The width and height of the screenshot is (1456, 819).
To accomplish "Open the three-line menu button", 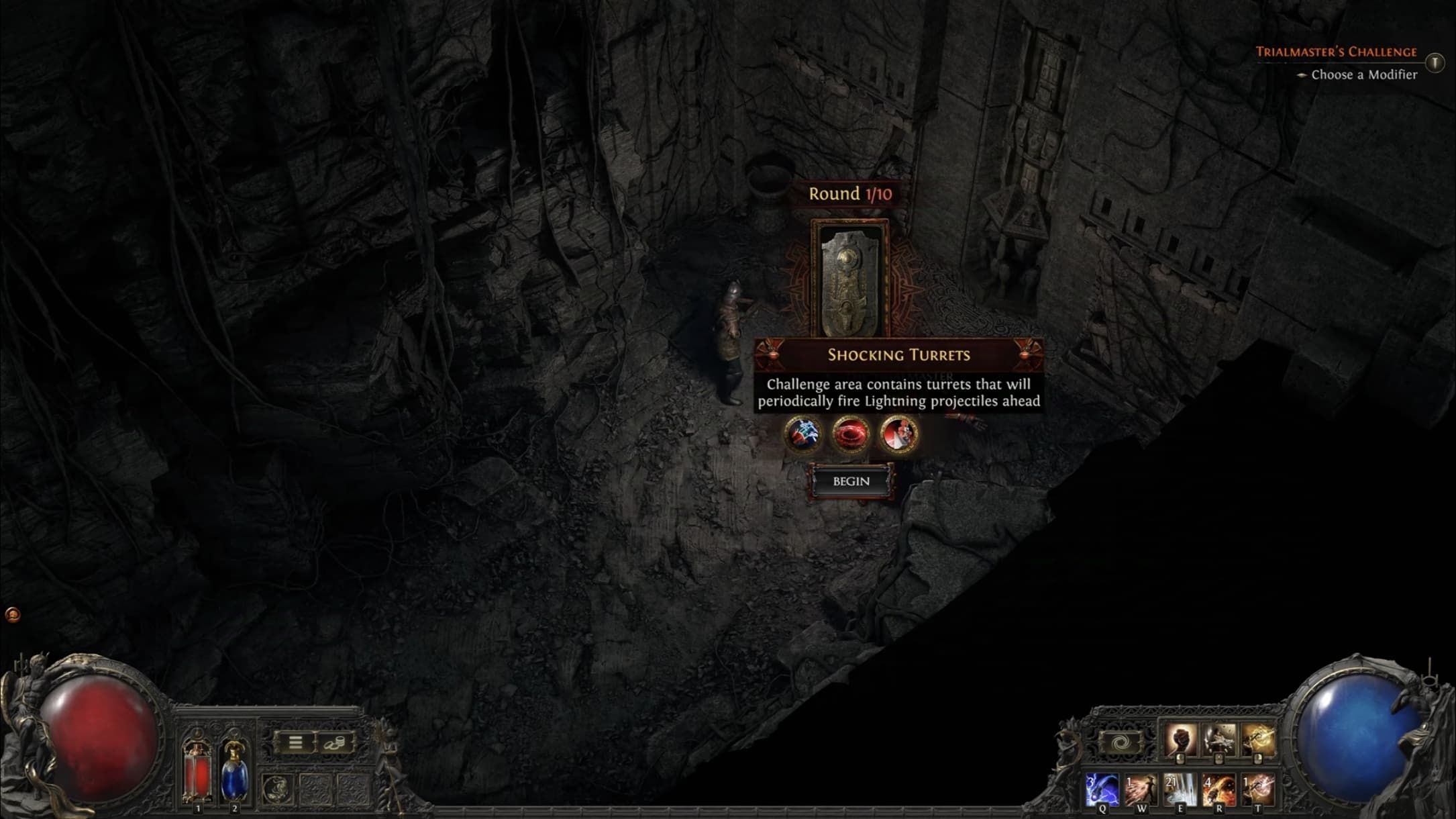I will pos(295,742).
